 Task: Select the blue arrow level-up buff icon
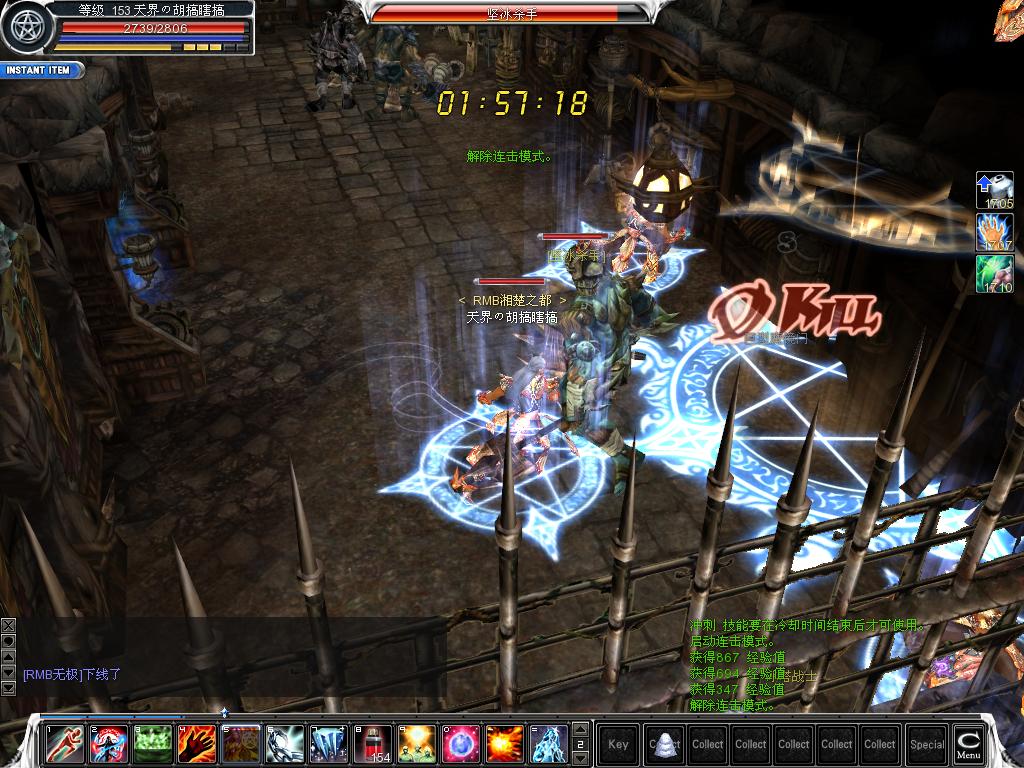(995, 190)
